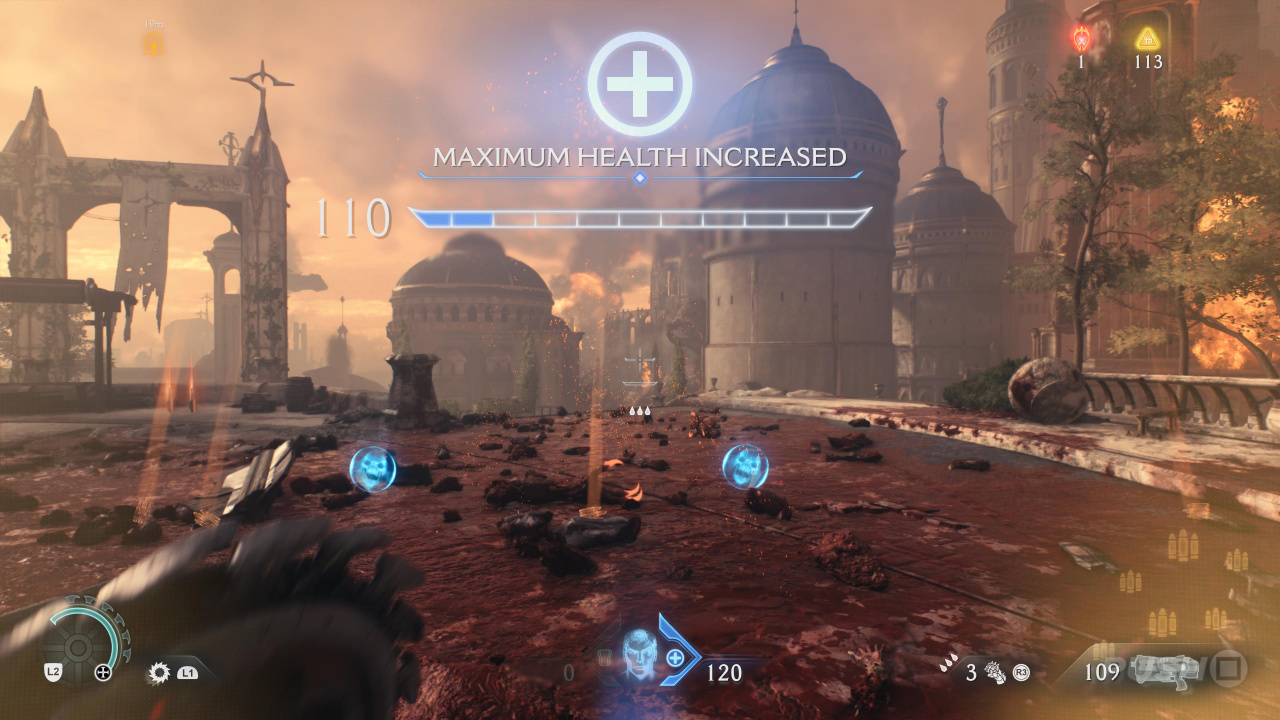Viewport: 1280px width, 720px height.
Task: Click the Slayer face portrait
Action: click(639, 655)
